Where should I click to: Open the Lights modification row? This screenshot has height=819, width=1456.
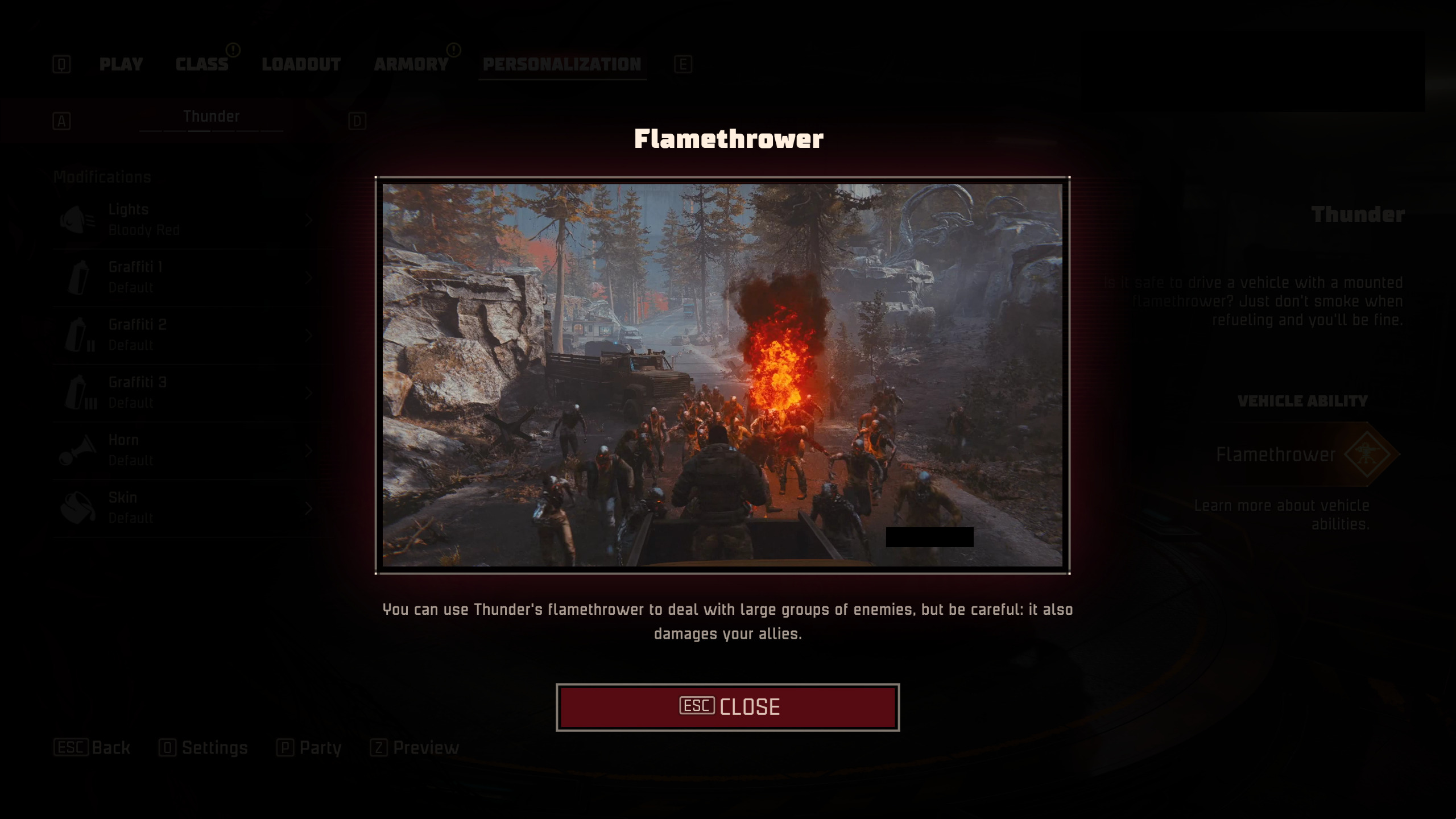[x=188, y=220]
